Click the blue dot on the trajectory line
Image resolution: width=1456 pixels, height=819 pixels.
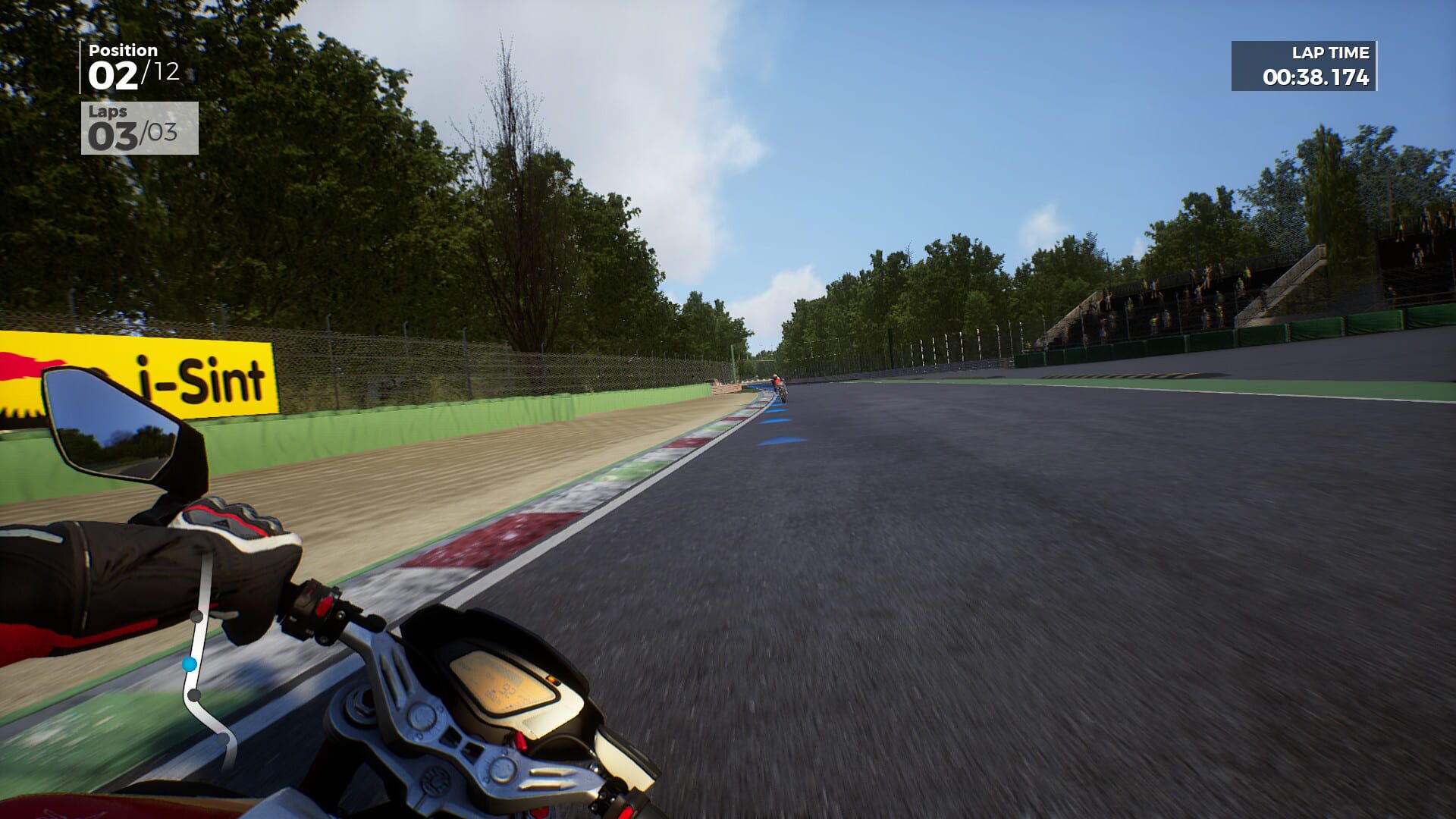pyautogui.click(x=190, y=664)
